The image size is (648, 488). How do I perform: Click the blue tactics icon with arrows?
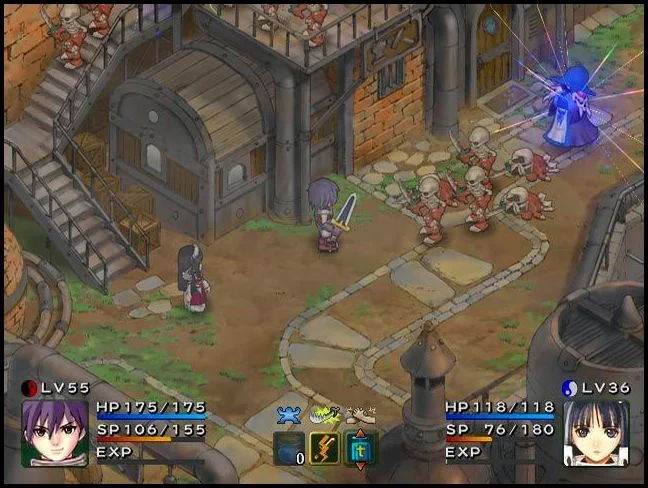click(x=360, y=447)
